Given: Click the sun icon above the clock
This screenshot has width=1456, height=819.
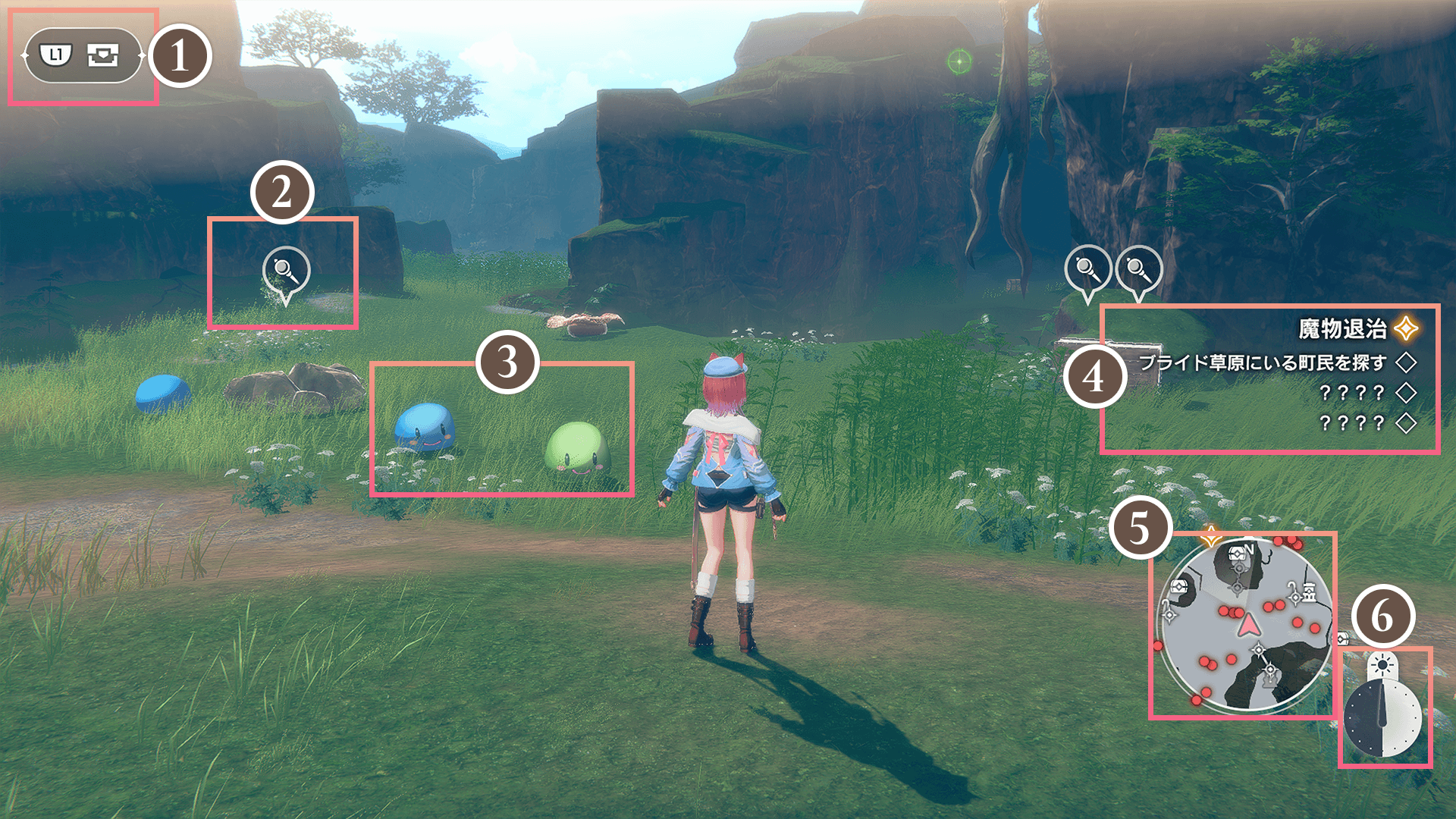Looking at the screenshot, I should point(1382,666).
